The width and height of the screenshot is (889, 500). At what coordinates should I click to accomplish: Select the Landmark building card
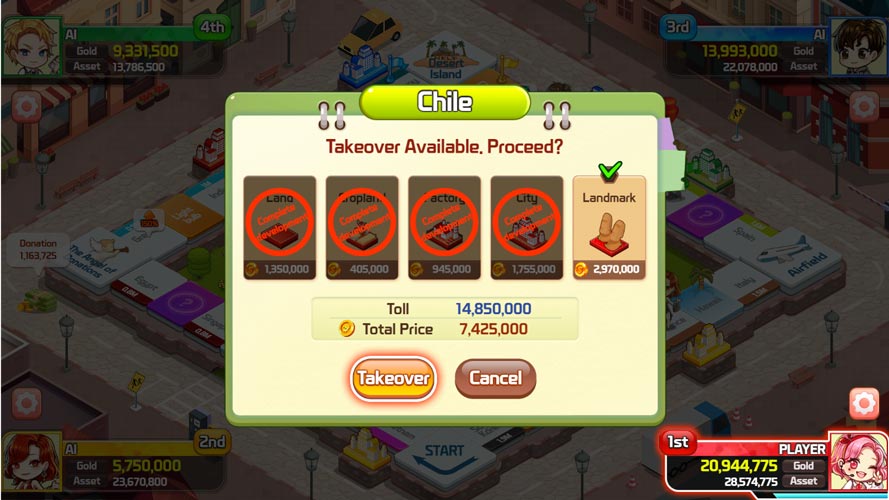pos(609,228)
